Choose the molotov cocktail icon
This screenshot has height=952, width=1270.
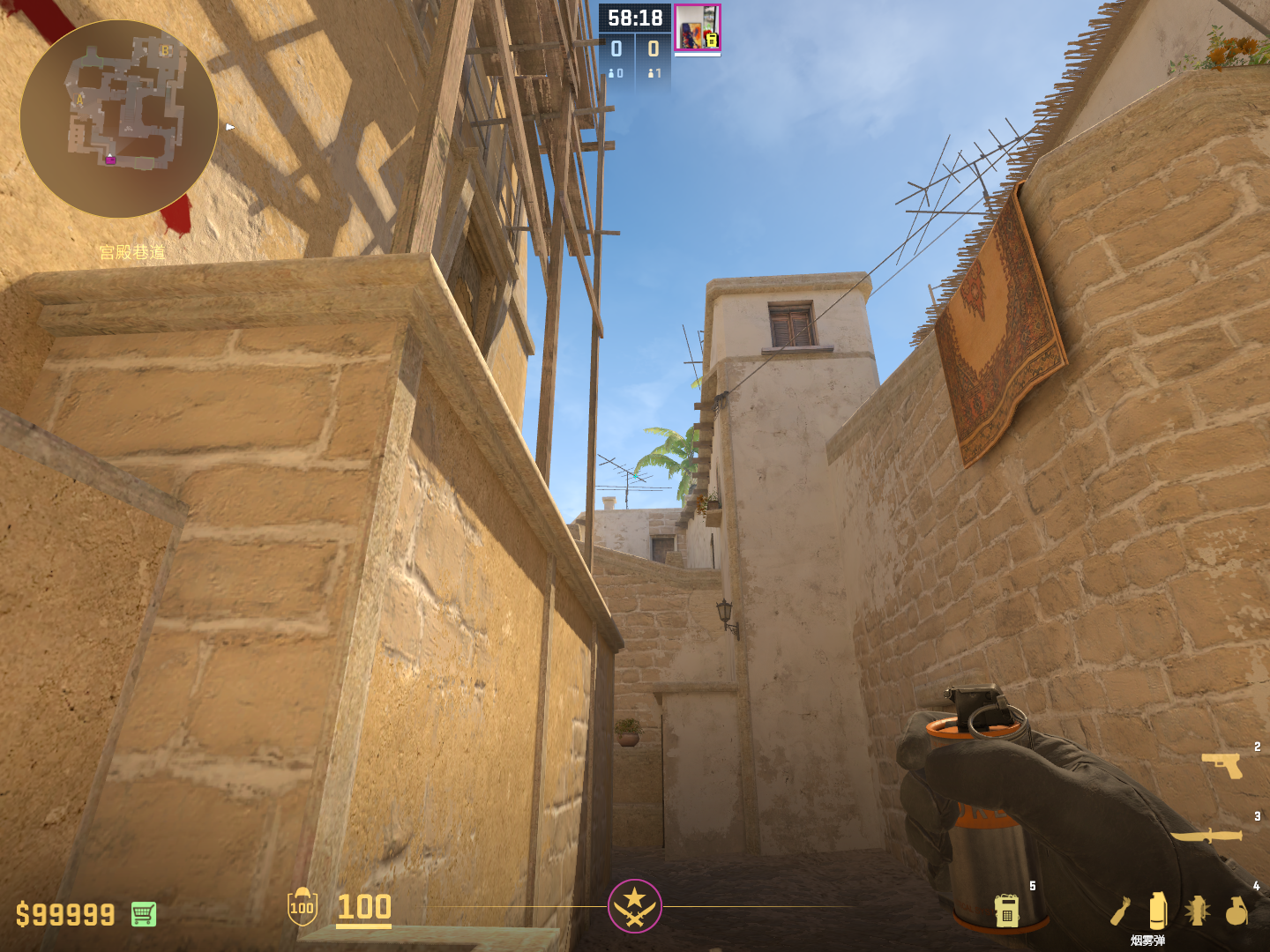pos(1120,911)
